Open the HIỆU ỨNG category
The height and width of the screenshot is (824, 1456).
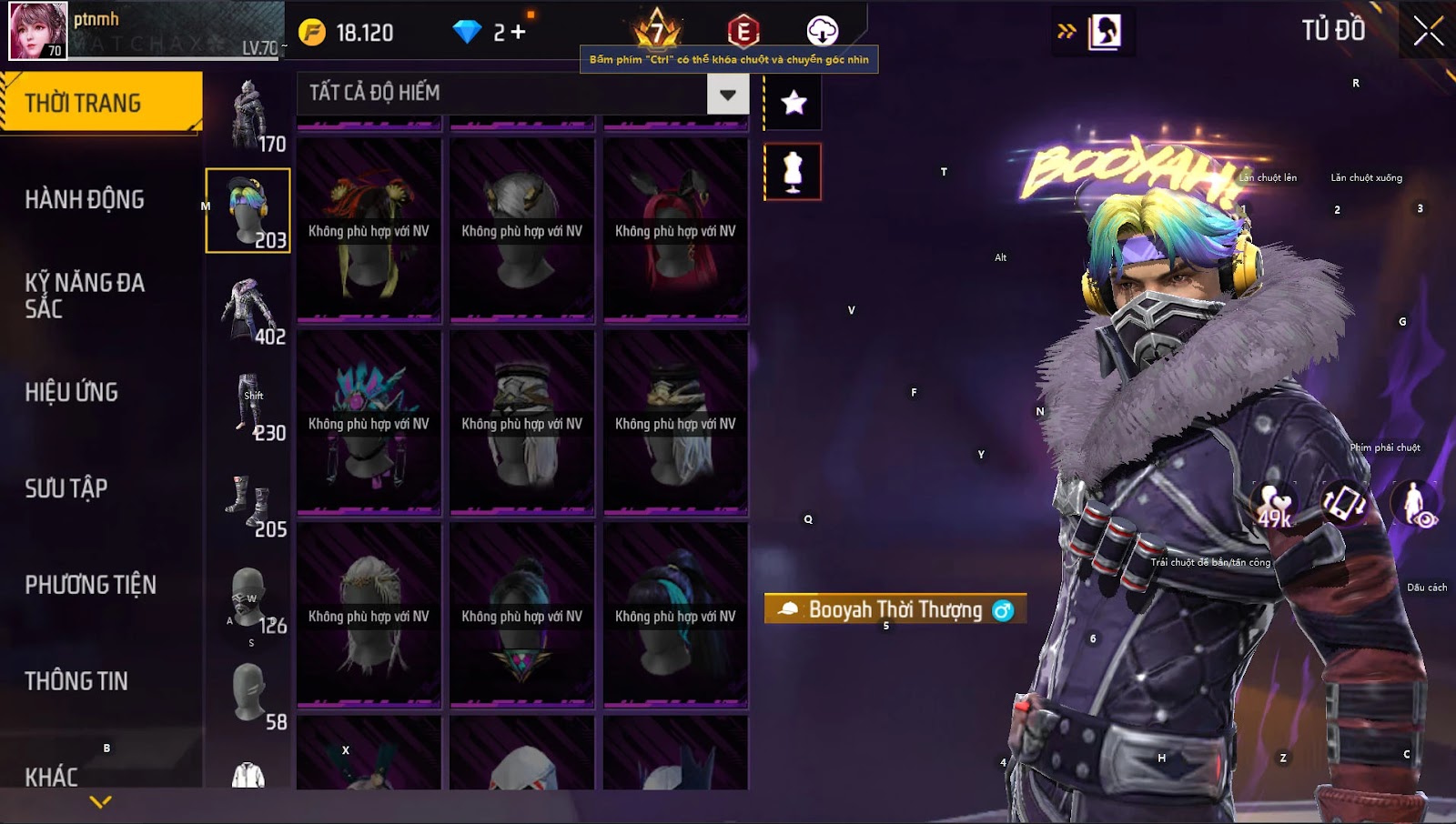[x=72, y=392]
